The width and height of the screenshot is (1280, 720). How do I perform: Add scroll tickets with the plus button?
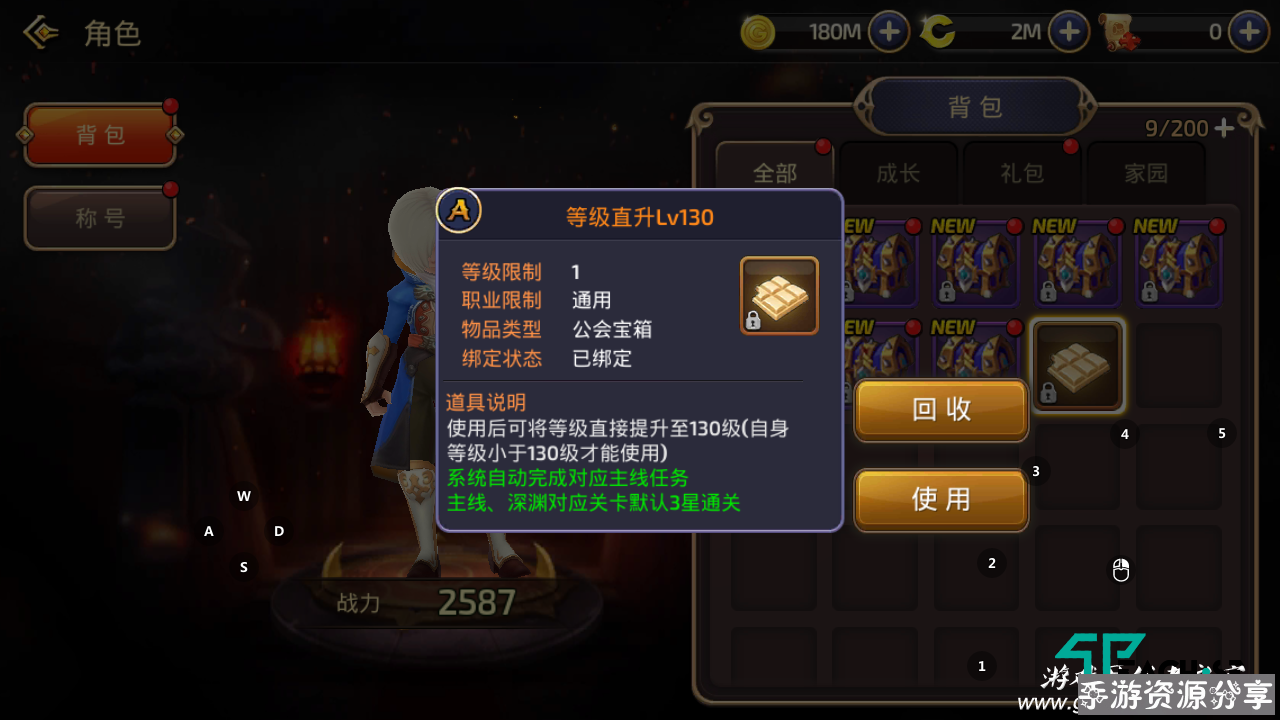tap(1248, 32)
